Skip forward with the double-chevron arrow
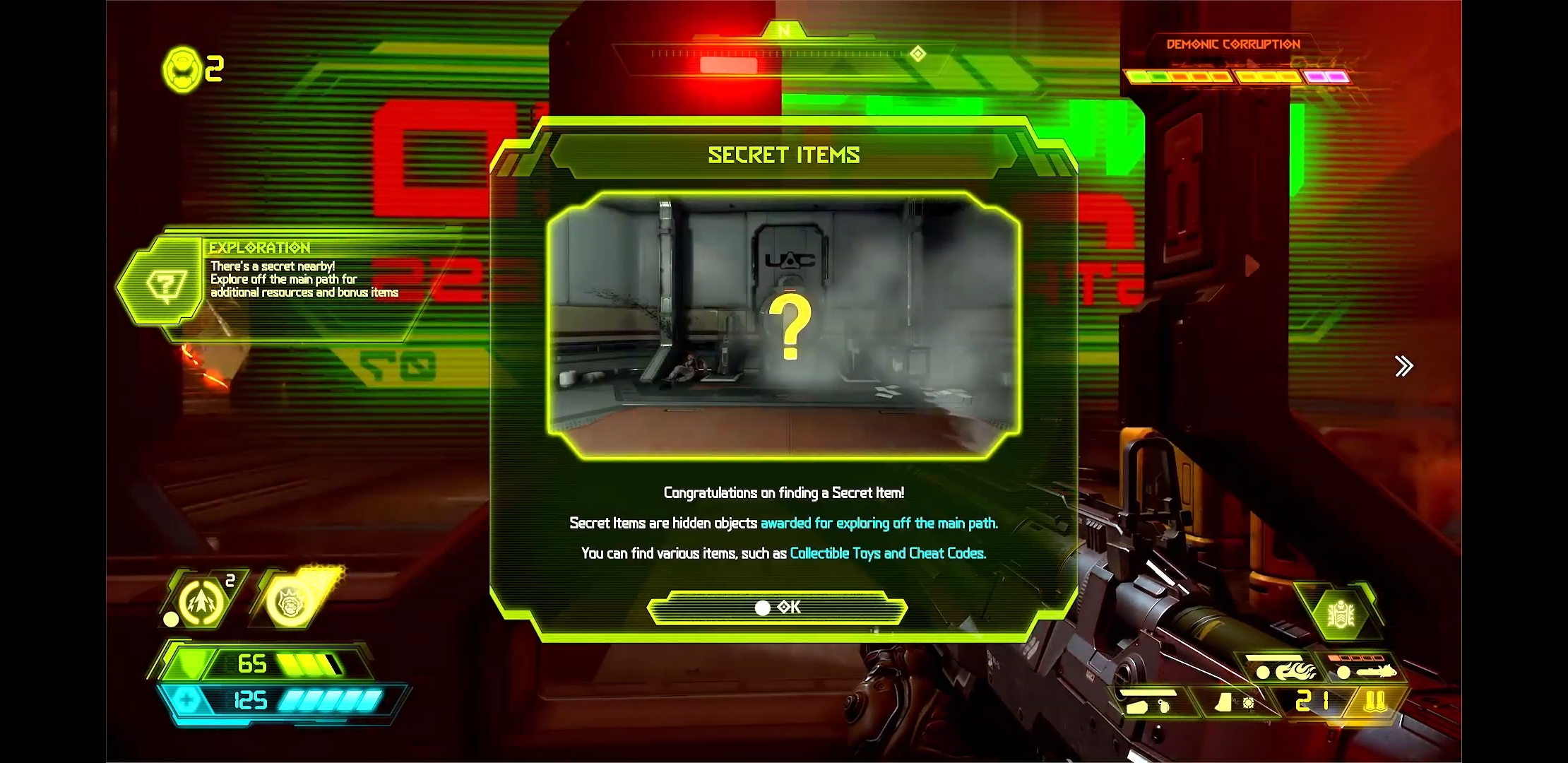Screen dimensions: 1568x763 [x=1403, y=366]
